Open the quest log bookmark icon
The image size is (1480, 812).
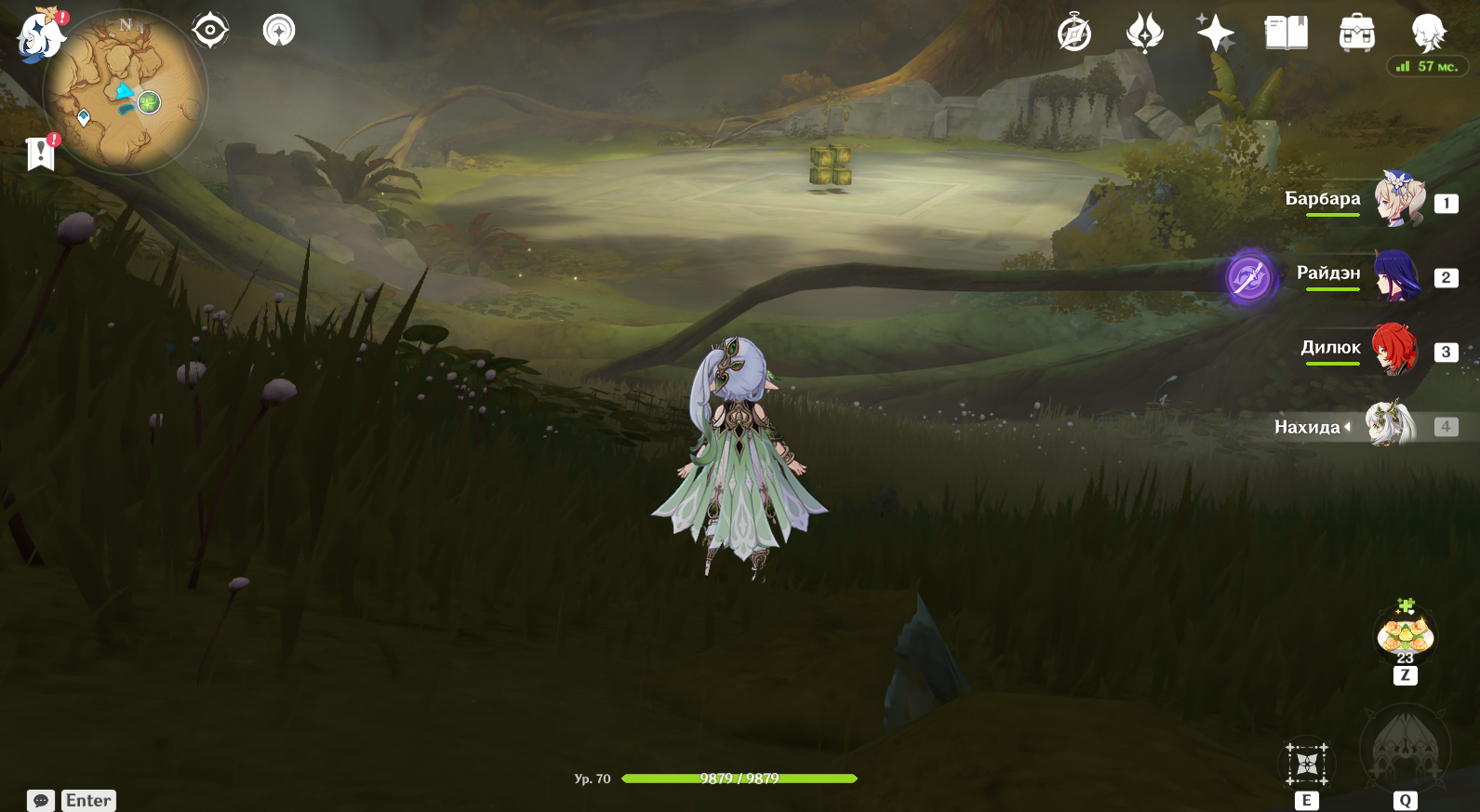(41, 153)
